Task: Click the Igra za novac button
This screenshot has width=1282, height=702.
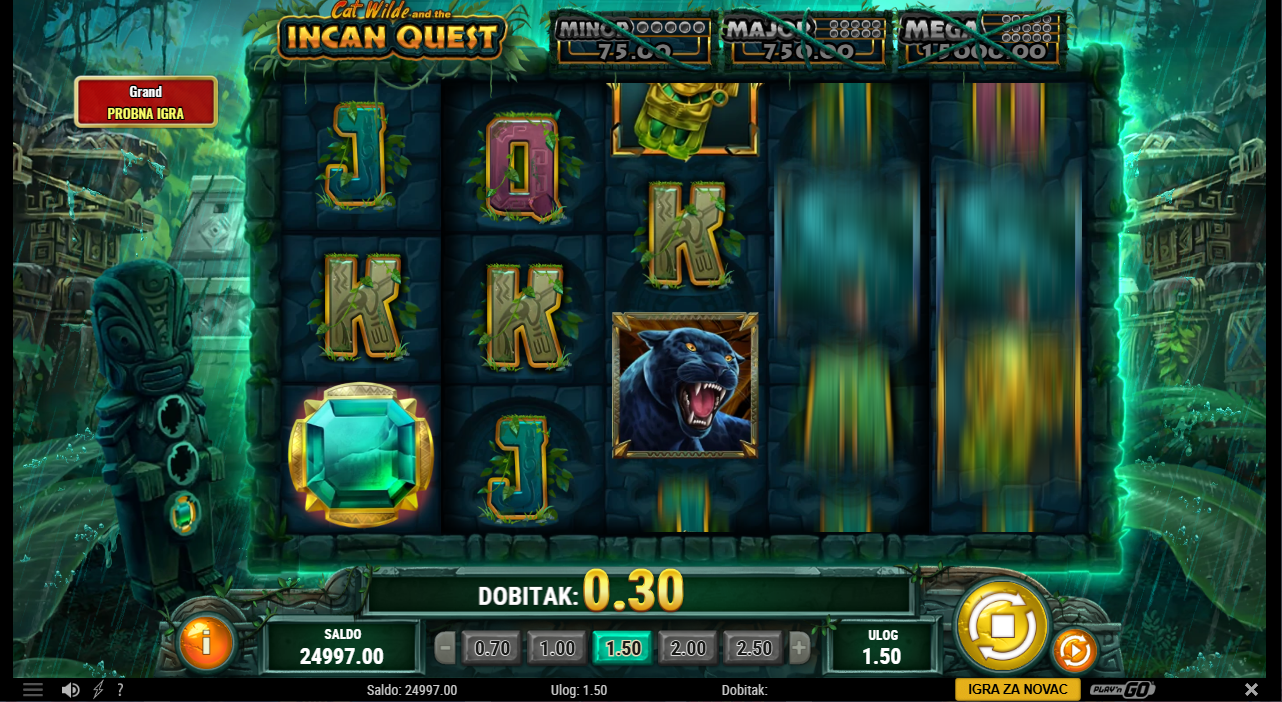Action: 1018,689
